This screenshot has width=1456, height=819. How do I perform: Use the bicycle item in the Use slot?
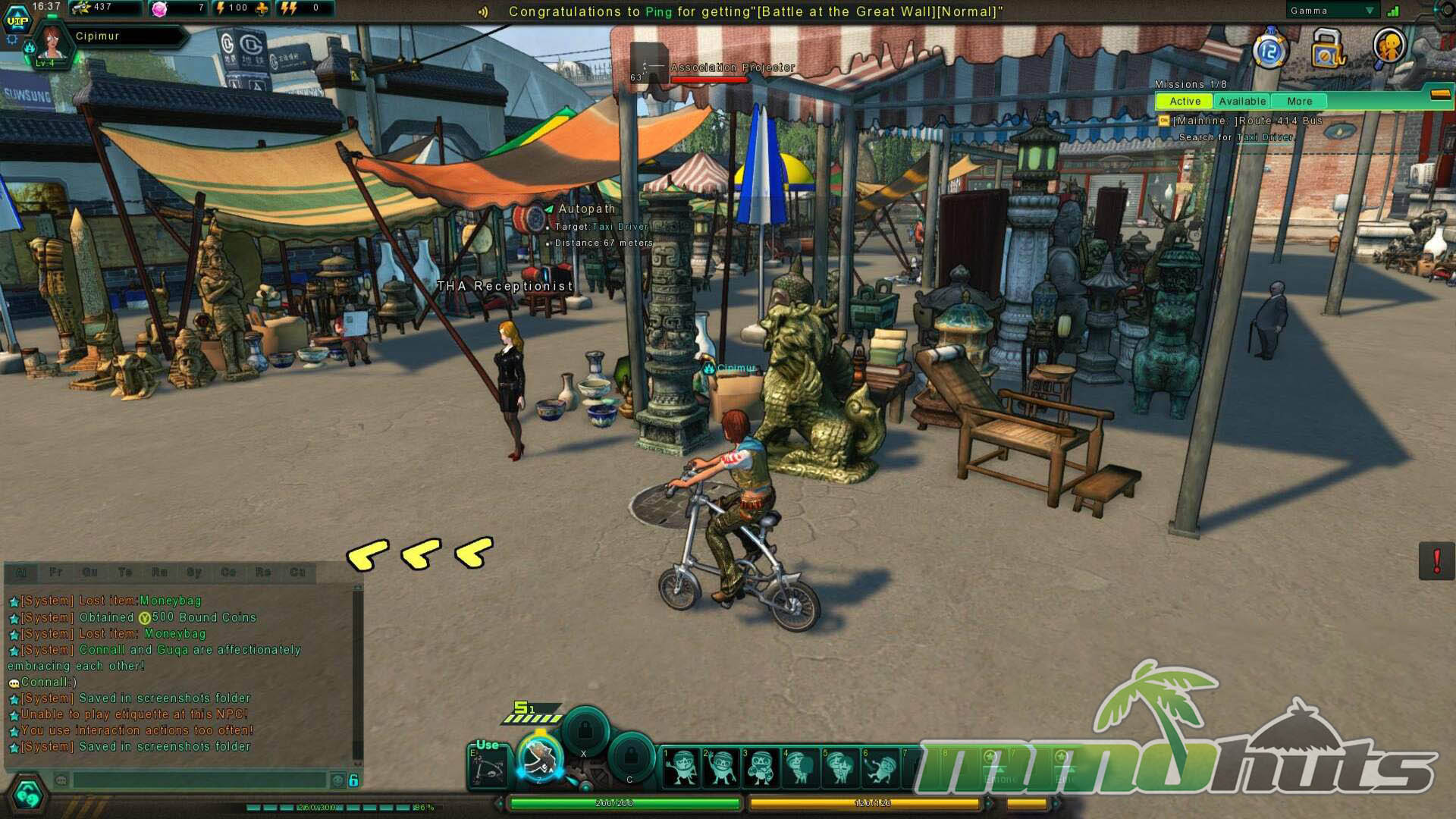pos(488,766)
